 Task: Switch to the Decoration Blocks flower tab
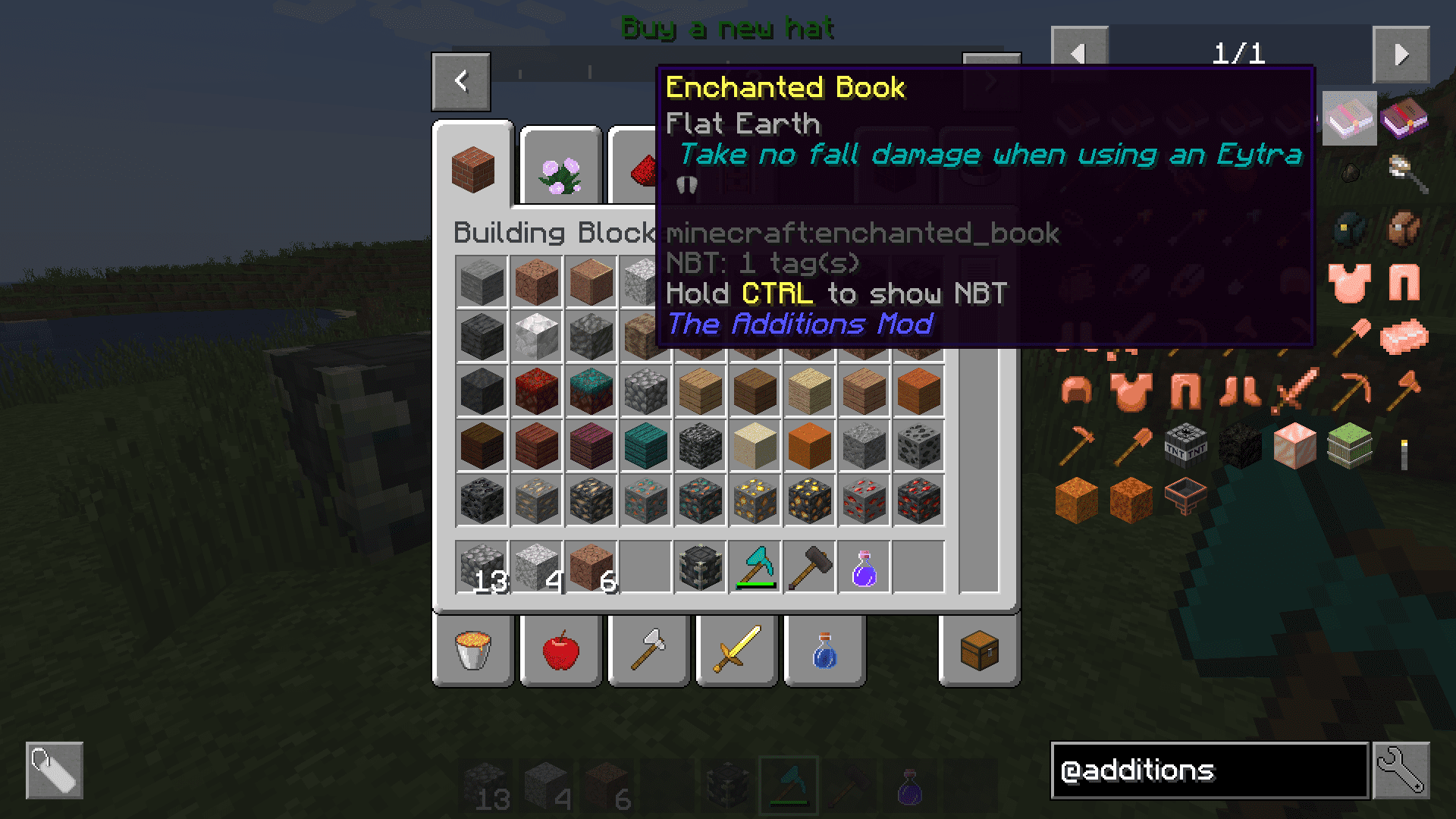(x=560, y=171)
